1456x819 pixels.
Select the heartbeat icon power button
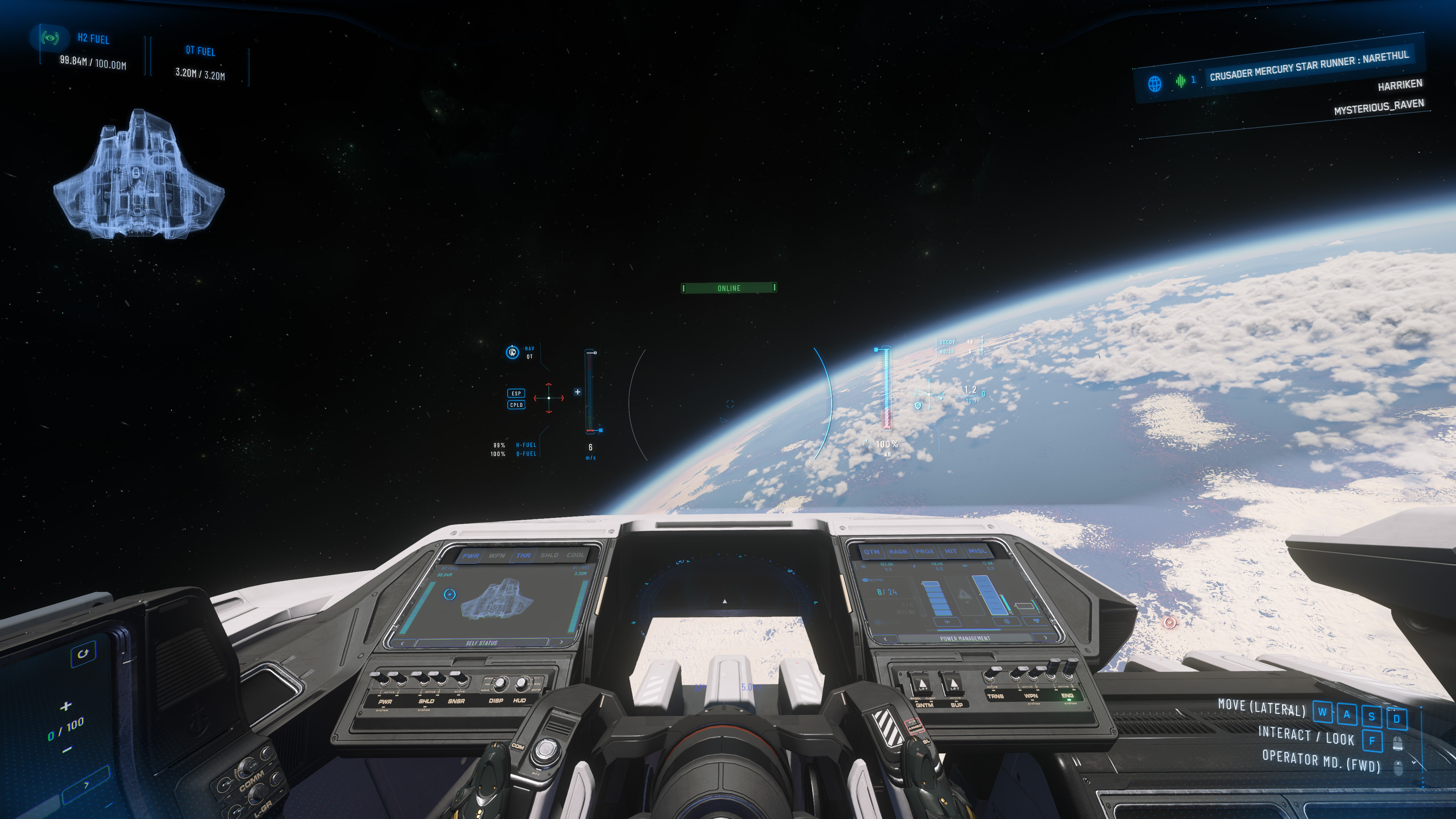1036,621
